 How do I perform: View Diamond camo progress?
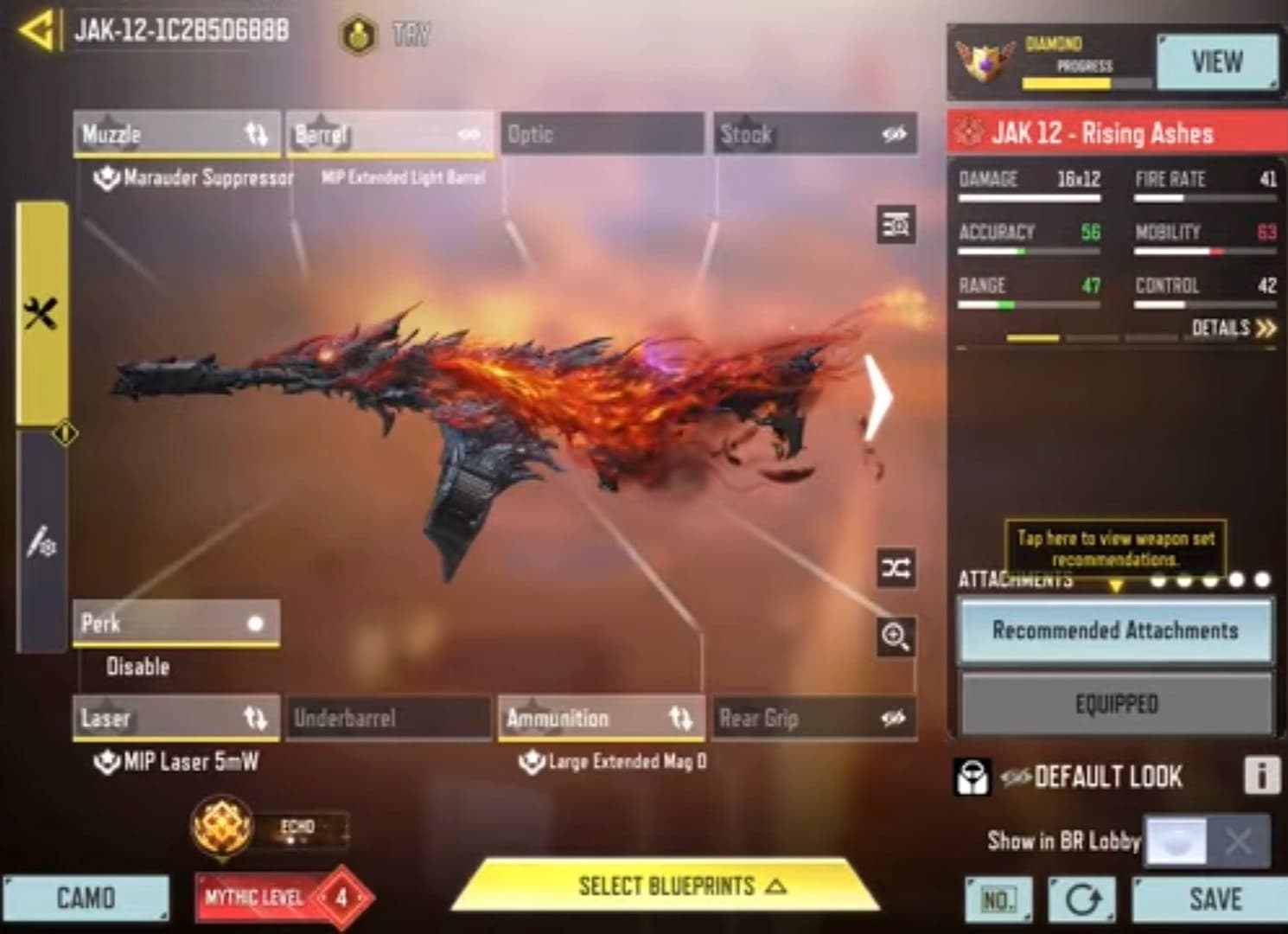[x=1216, y=62]
